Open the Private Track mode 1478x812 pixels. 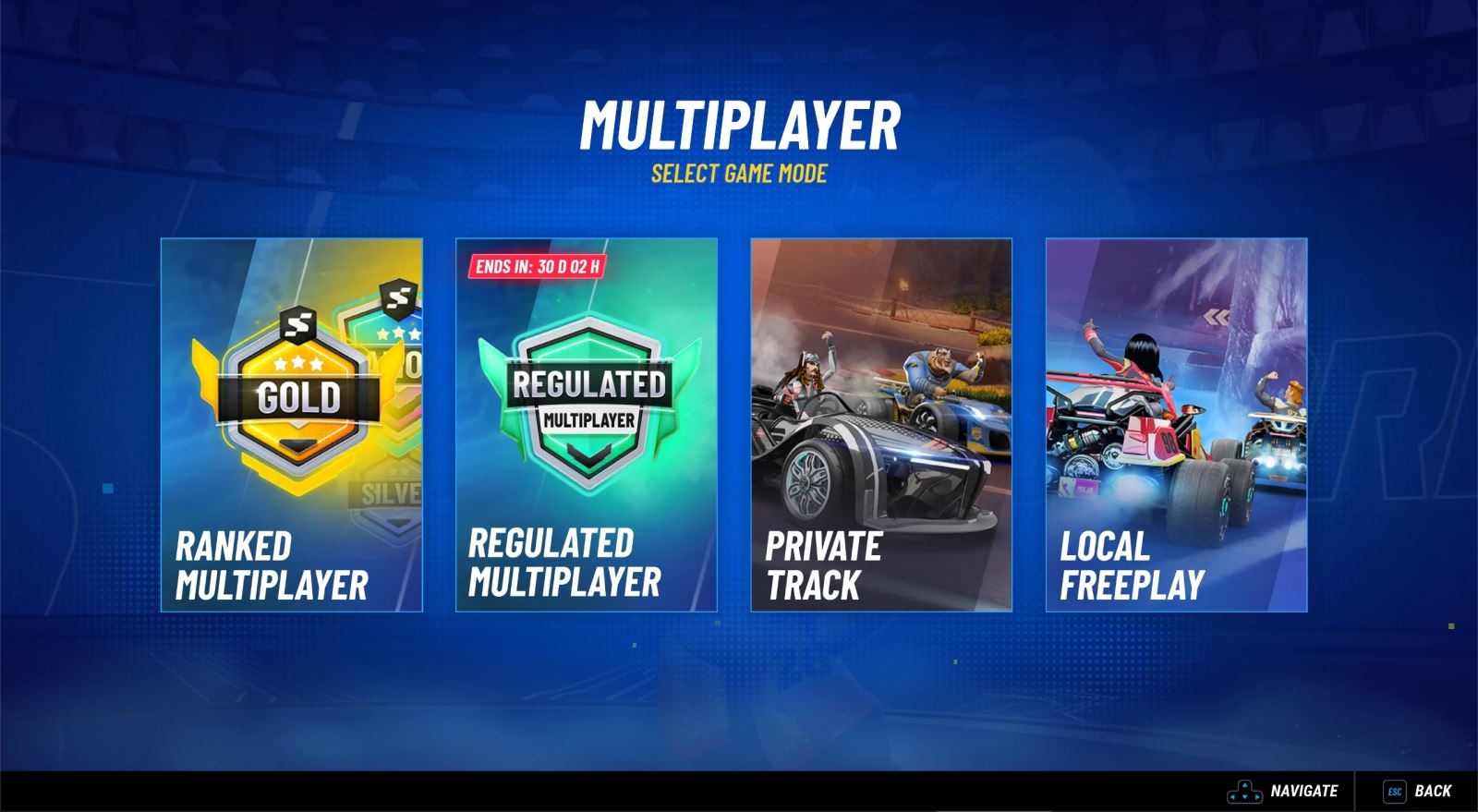coord(880,425)
